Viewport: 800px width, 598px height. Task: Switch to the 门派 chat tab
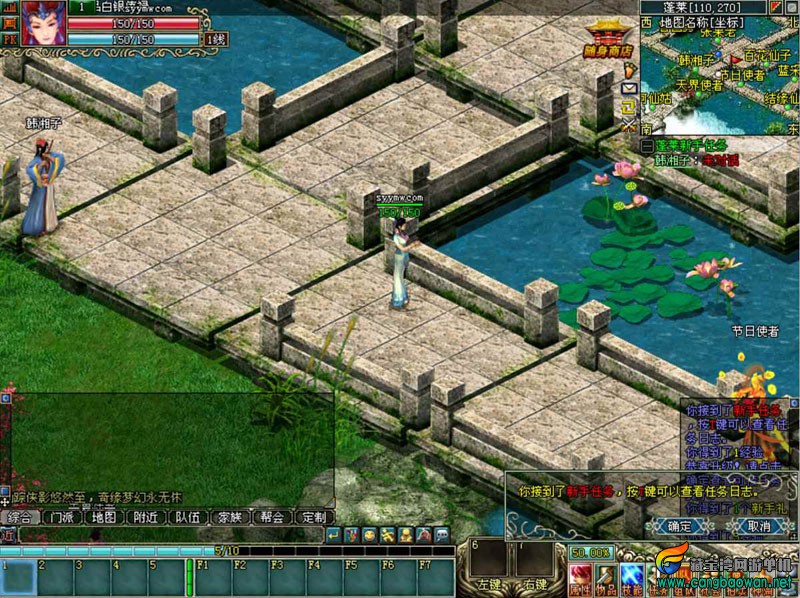(x=62, y=517)
